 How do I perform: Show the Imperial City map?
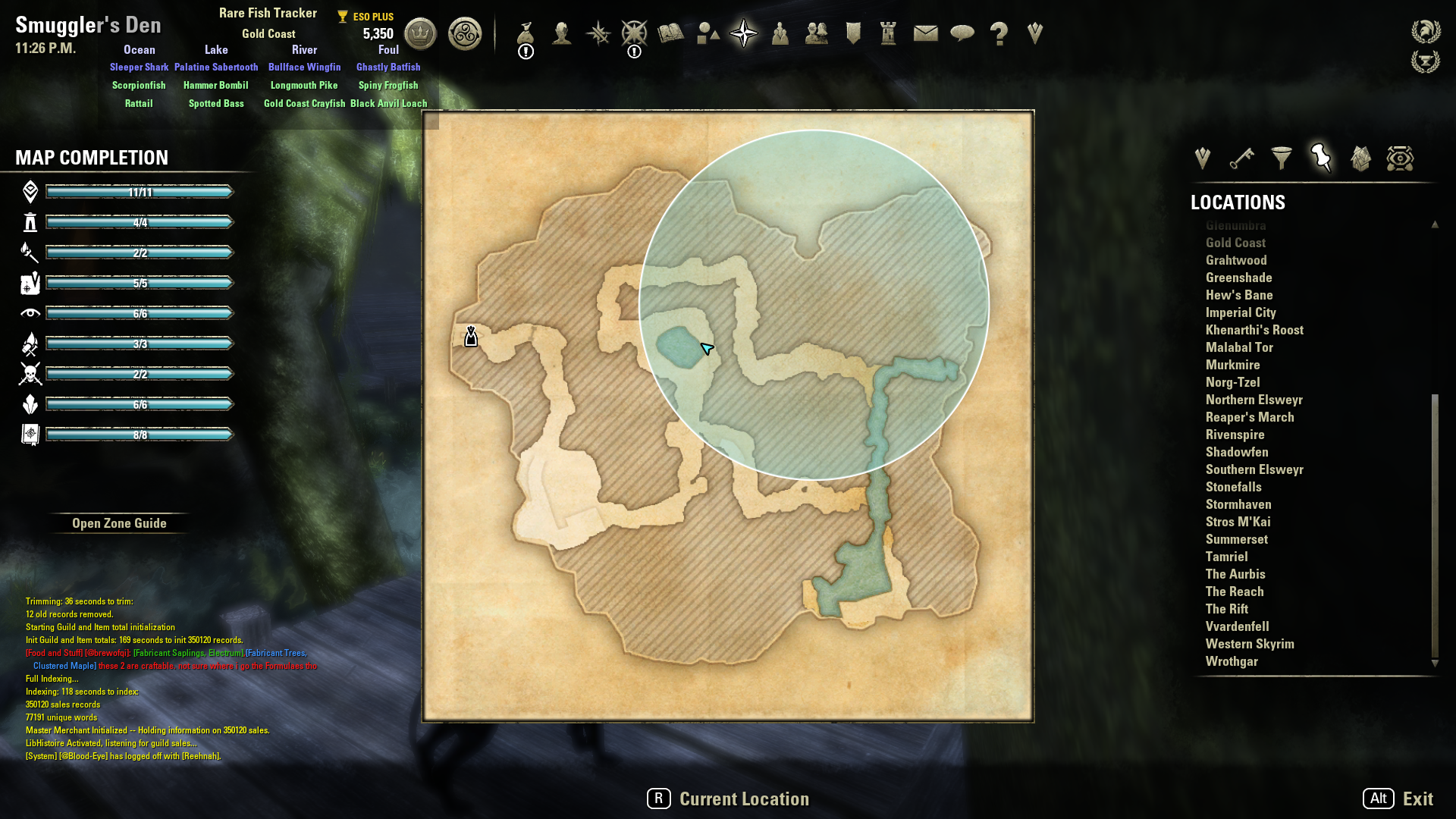coord(1241,312)
